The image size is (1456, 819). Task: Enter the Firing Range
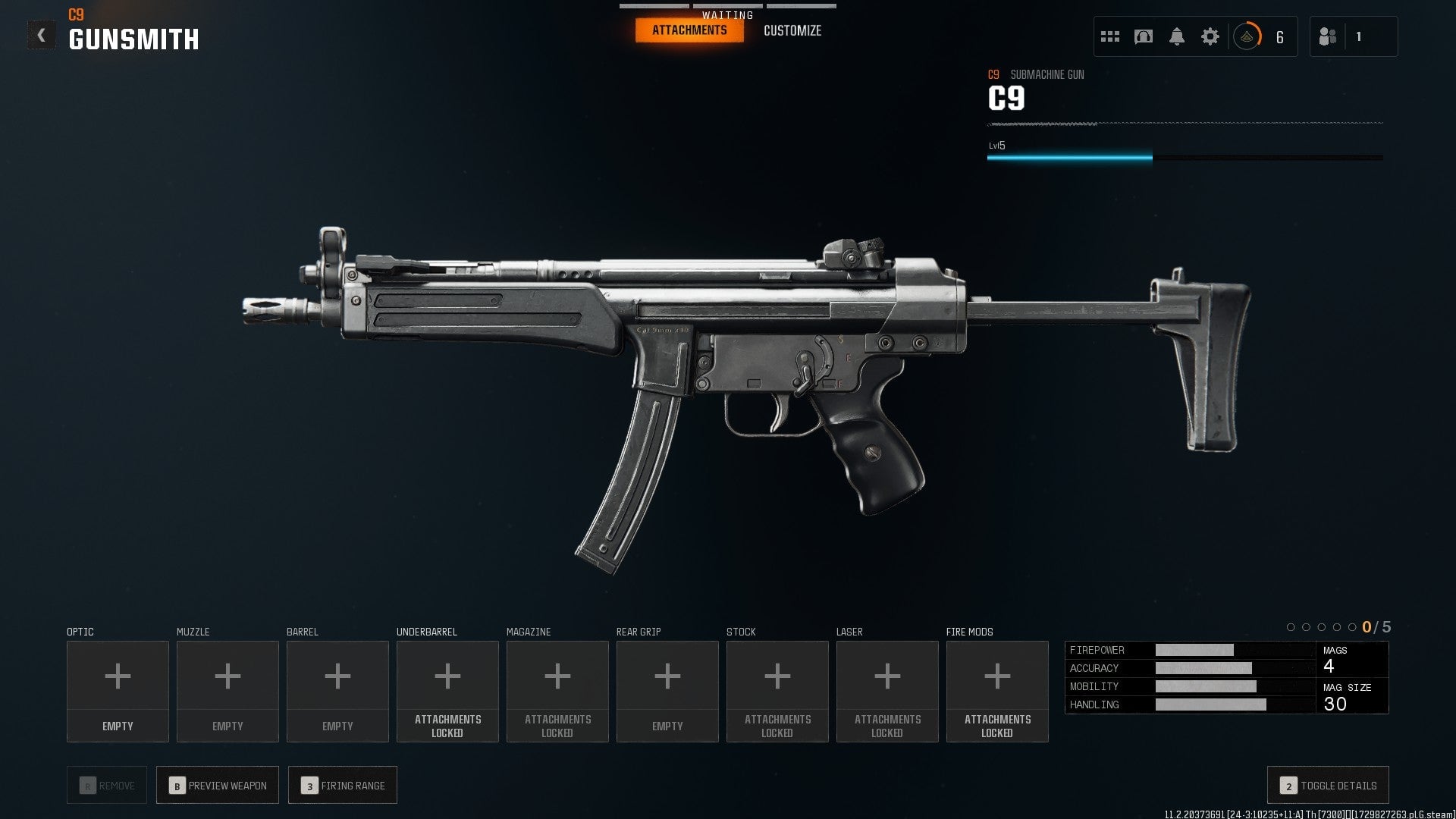tap(343, 785)
